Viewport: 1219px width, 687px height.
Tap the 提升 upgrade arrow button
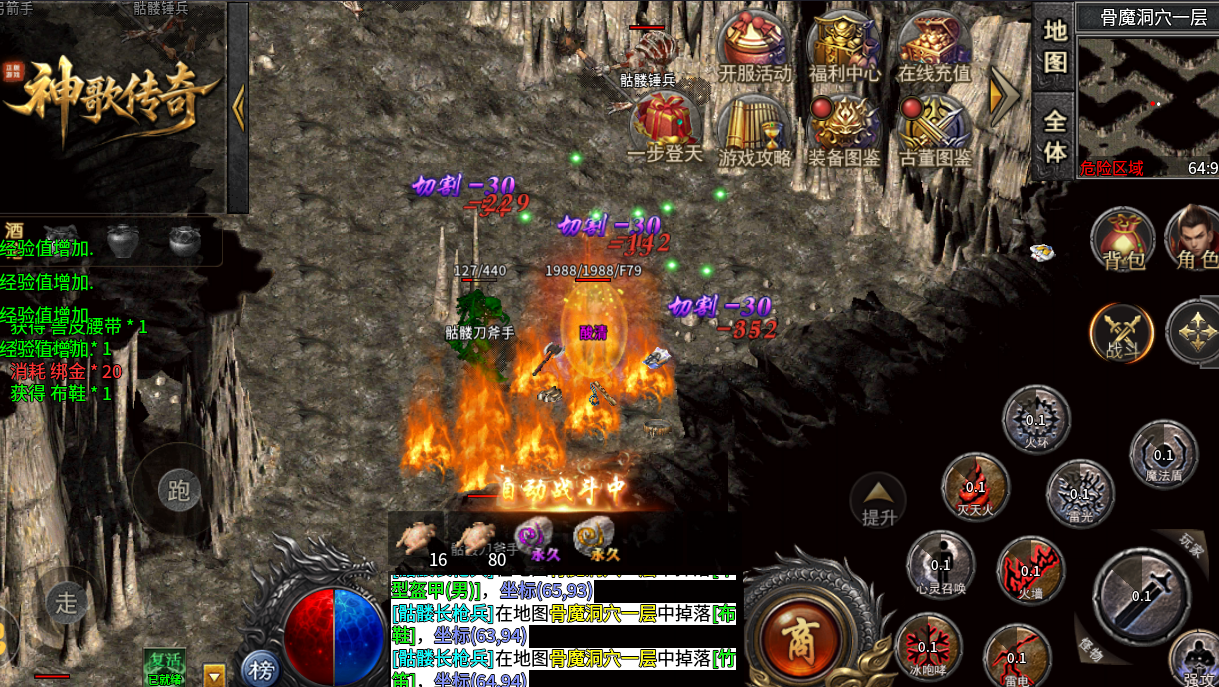pyautogui.click(x=878, y=501)
